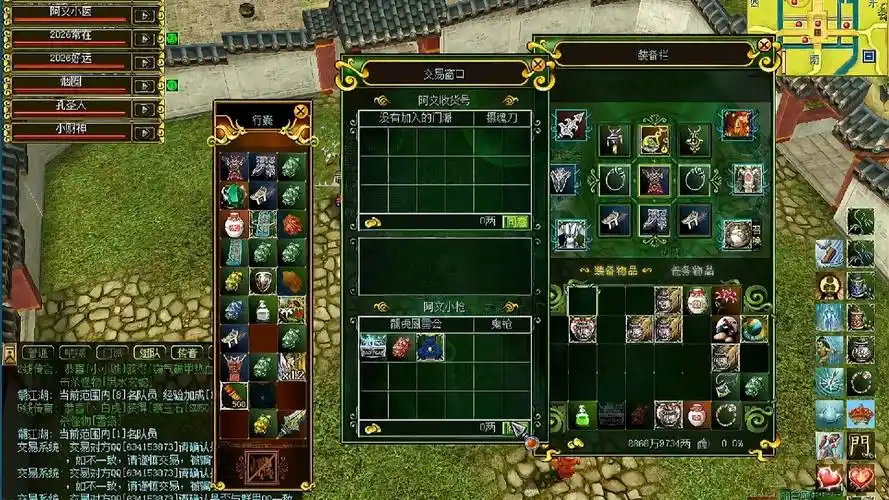Click the green 同意 agree button
Screen dimensions: 889x500
pyautogui.click(x=516, y=221)
